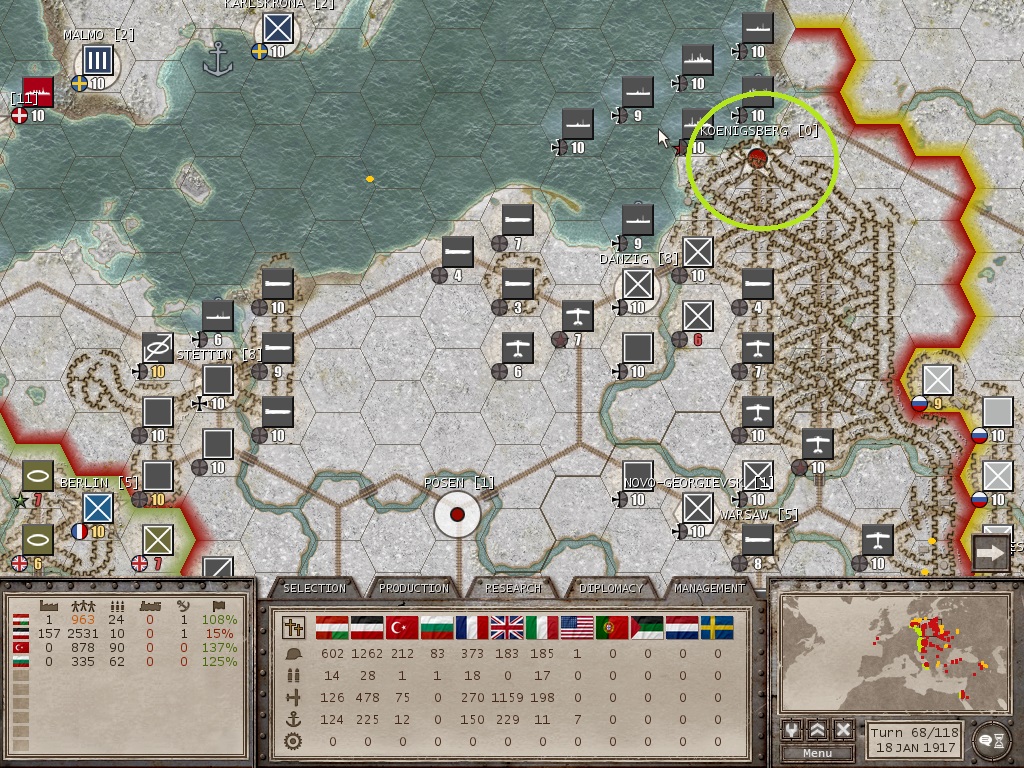Click the wrench settings icon

[x=792, y=730]
